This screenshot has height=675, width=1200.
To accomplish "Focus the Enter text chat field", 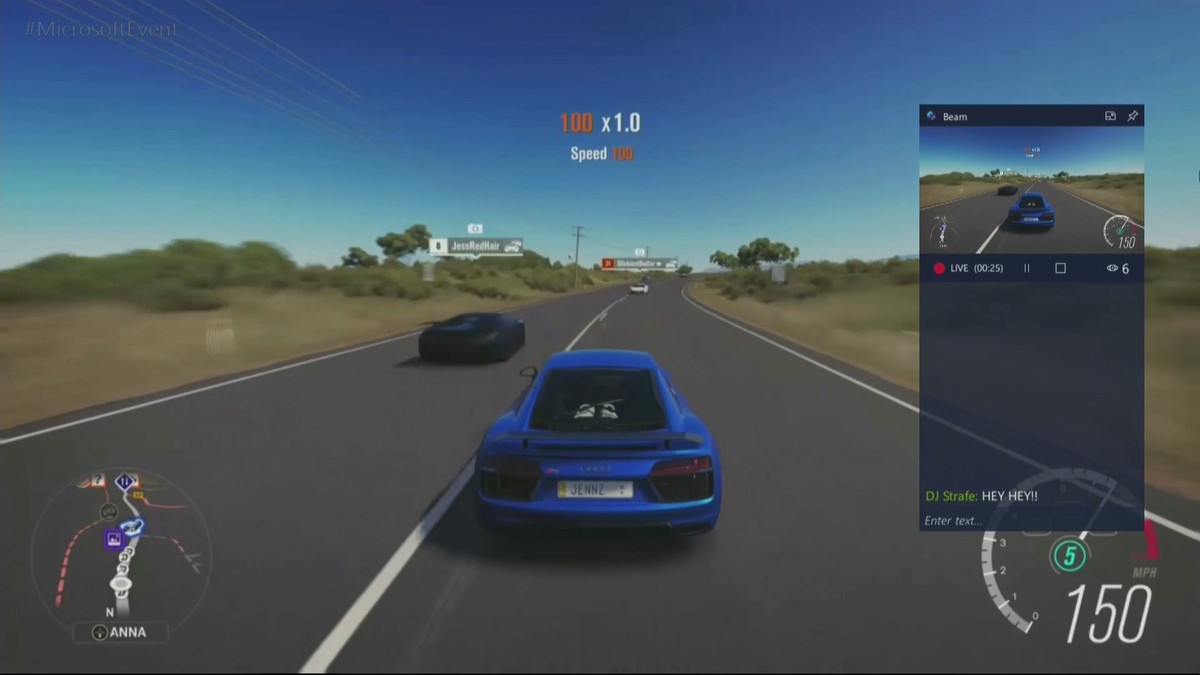I will (x=1030, y=520).
